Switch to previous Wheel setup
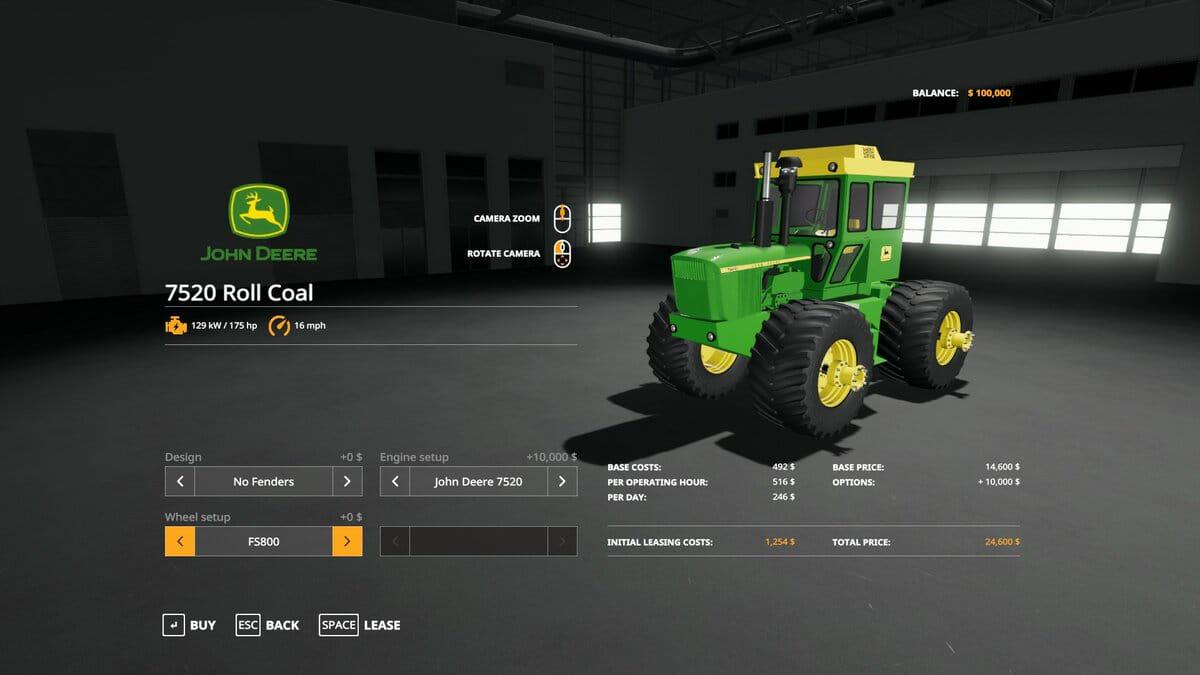 [x=180, y=541]
